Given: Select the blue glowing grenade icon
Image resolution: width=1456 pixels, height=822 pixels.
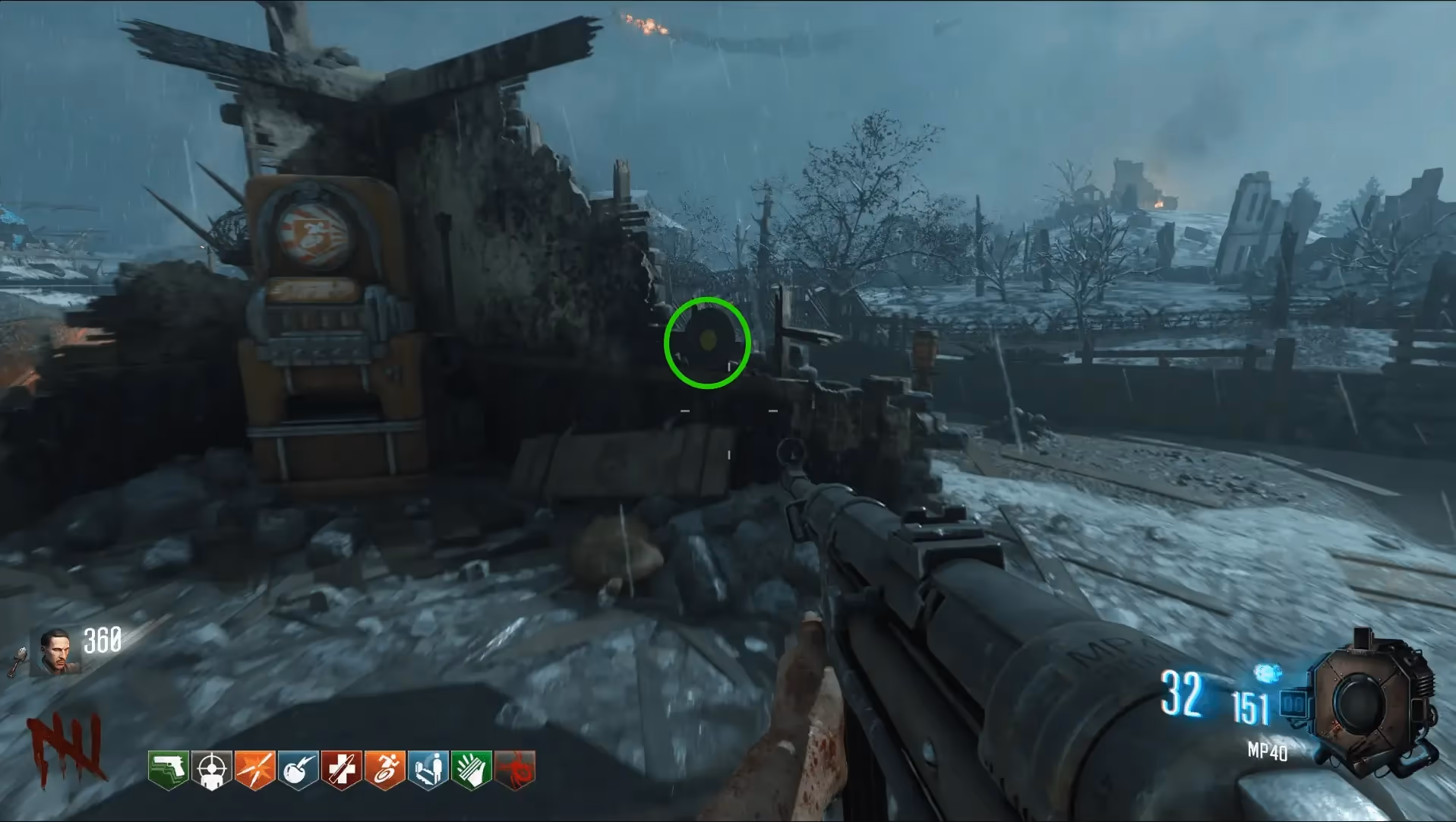Looking at the screenshot, I should click(x=1267, y=673).
